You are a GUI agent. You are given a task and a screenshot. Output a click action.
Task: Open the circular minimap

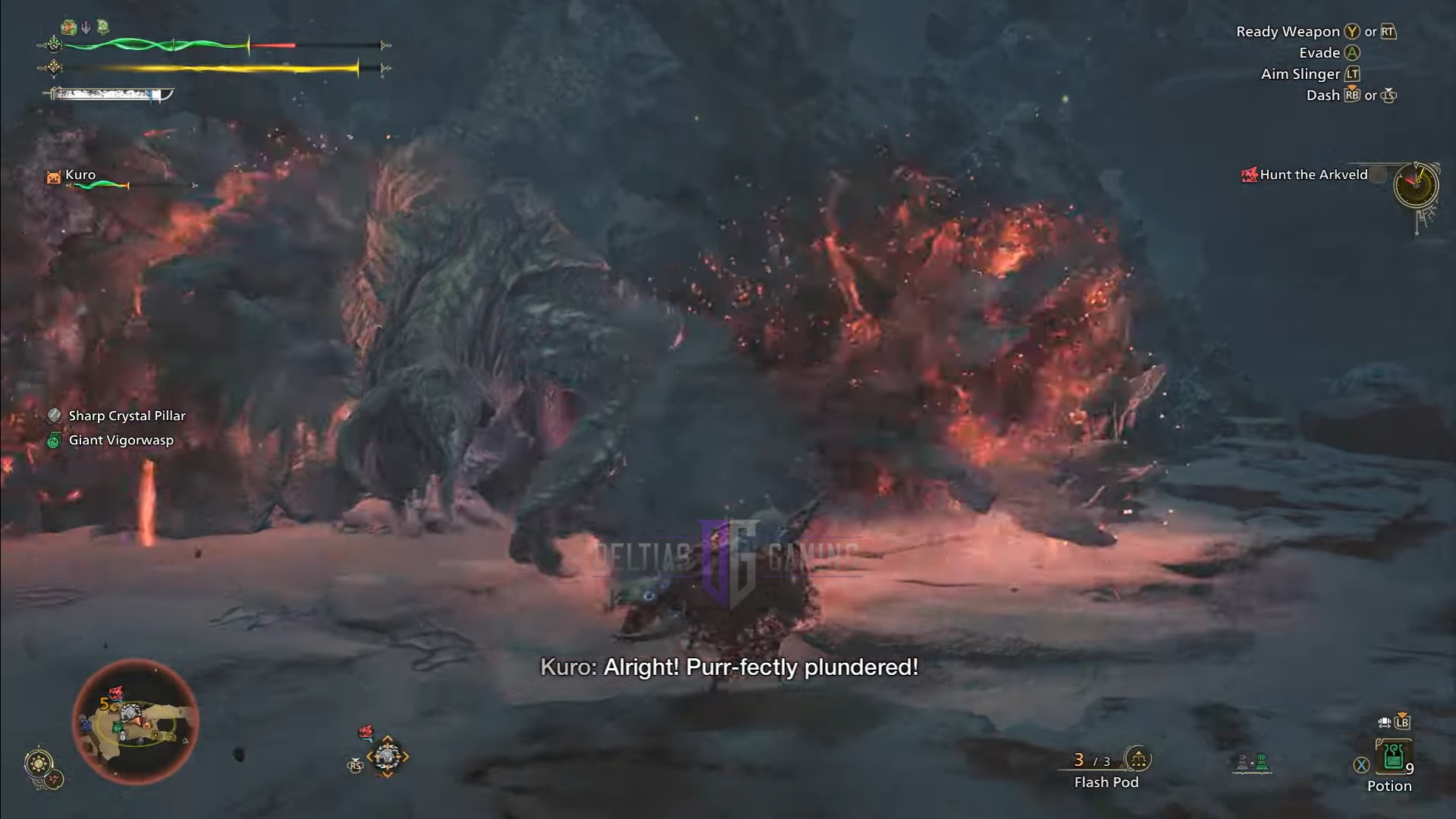coord(135,722)
